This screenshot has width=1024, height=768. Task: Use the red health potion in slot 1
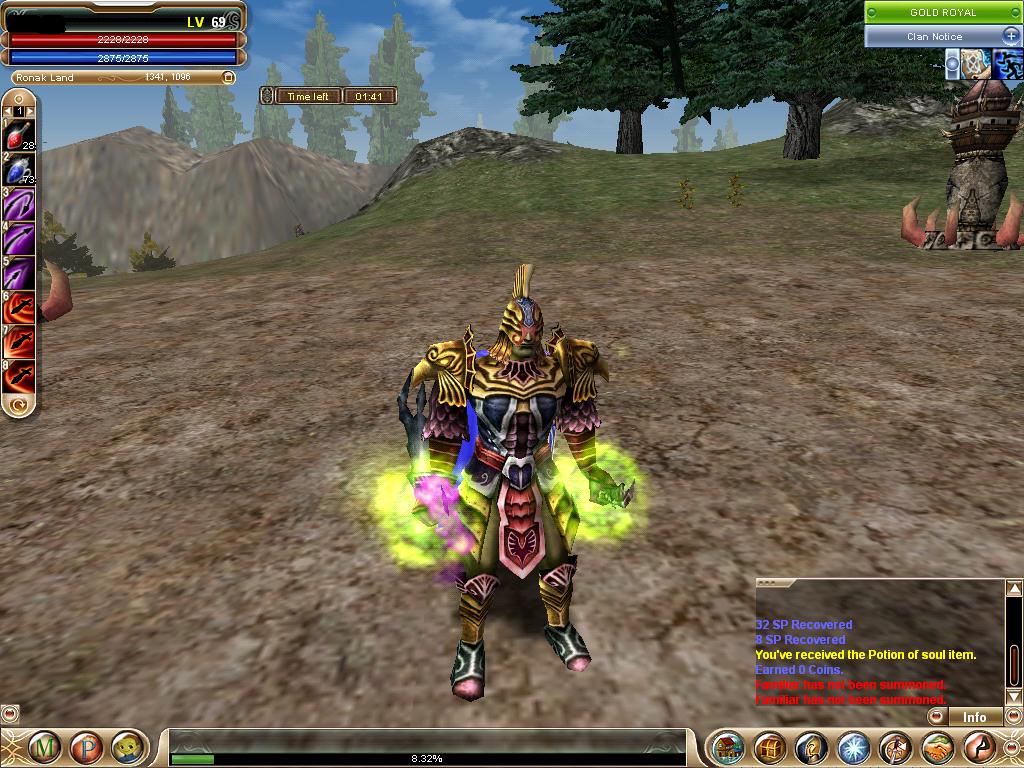pos(19,135)
